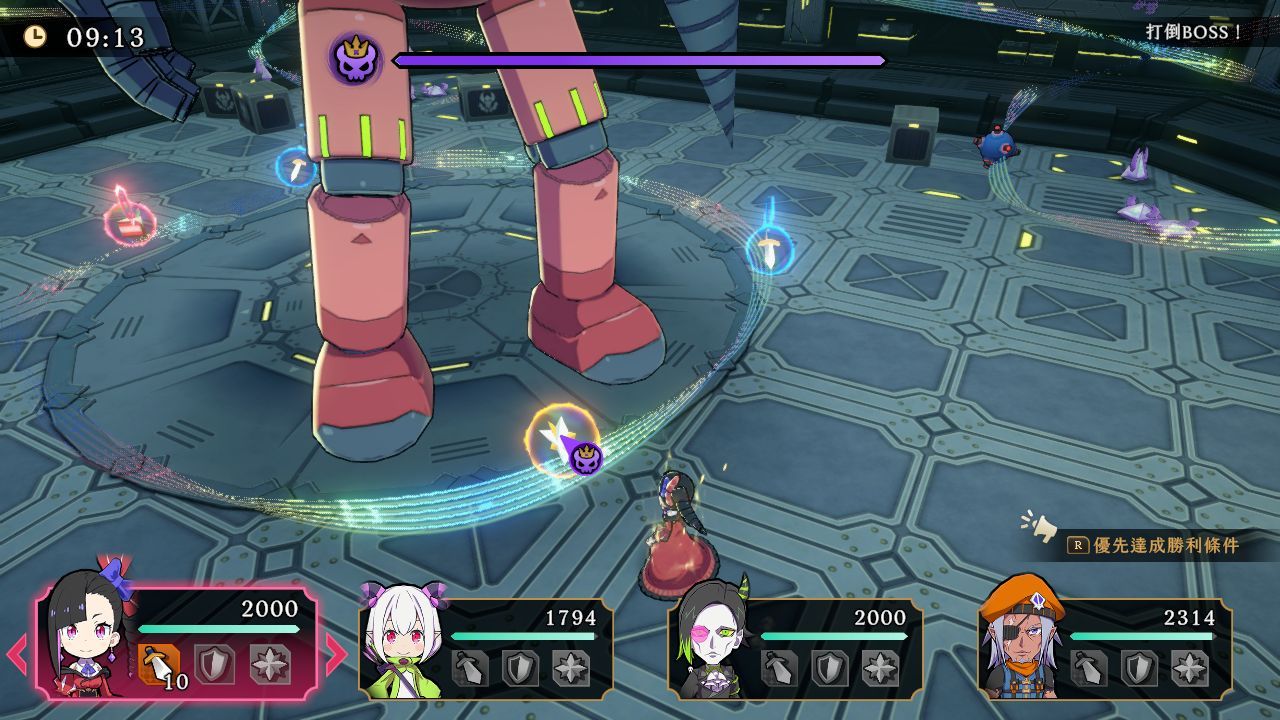Click the boss's purple health bar
Viewport: 1280px width, 720px height.
tap(640, 59)
